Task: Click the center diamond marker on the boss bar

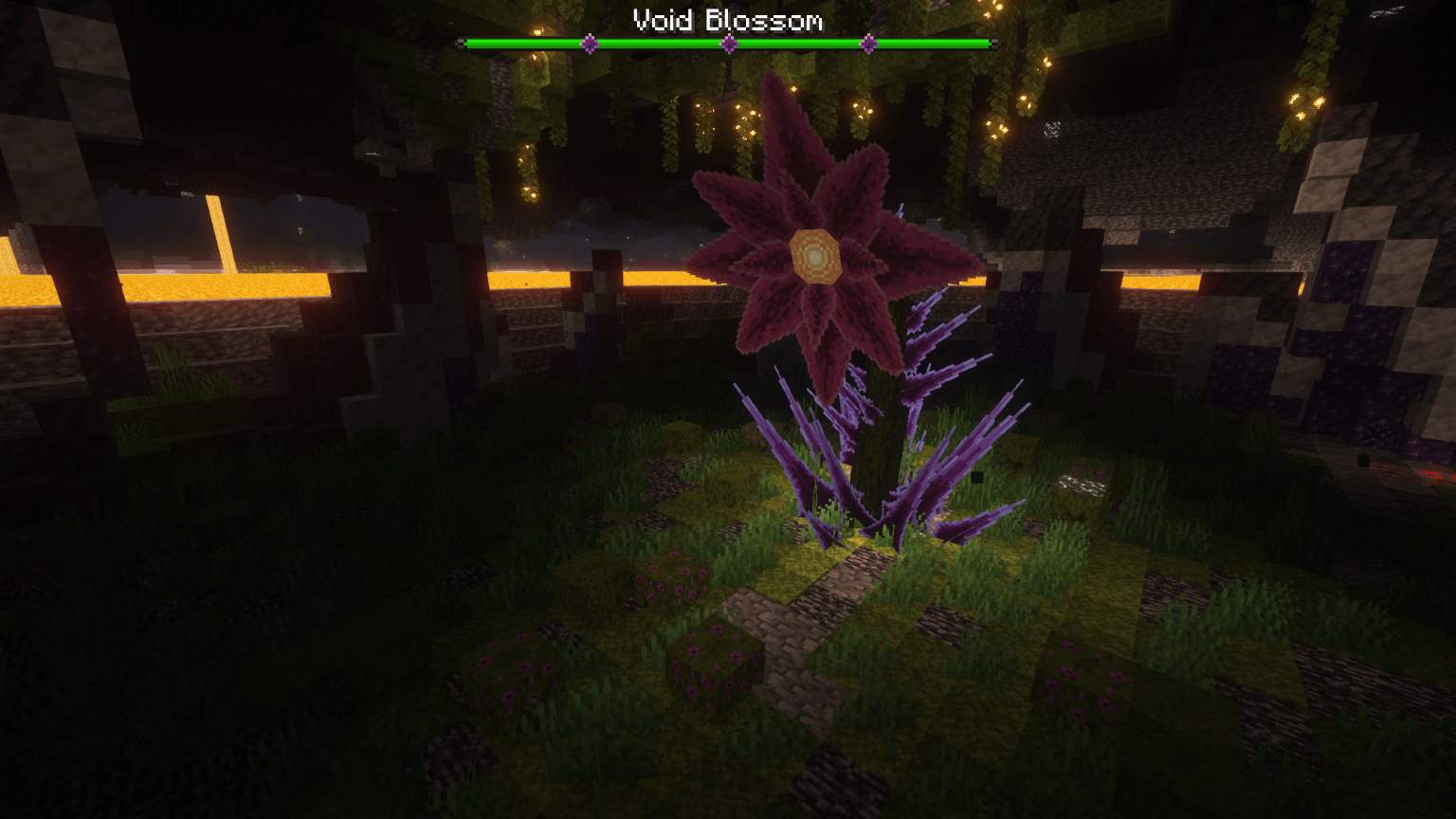Action: [x=728, y=42]
